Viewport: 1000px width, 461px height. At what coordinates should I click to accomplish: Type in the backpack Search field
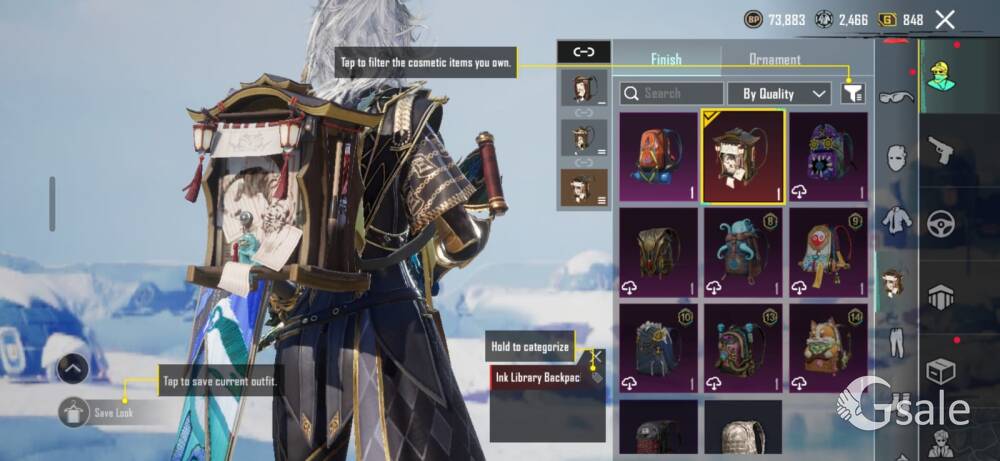coord(672,93)
